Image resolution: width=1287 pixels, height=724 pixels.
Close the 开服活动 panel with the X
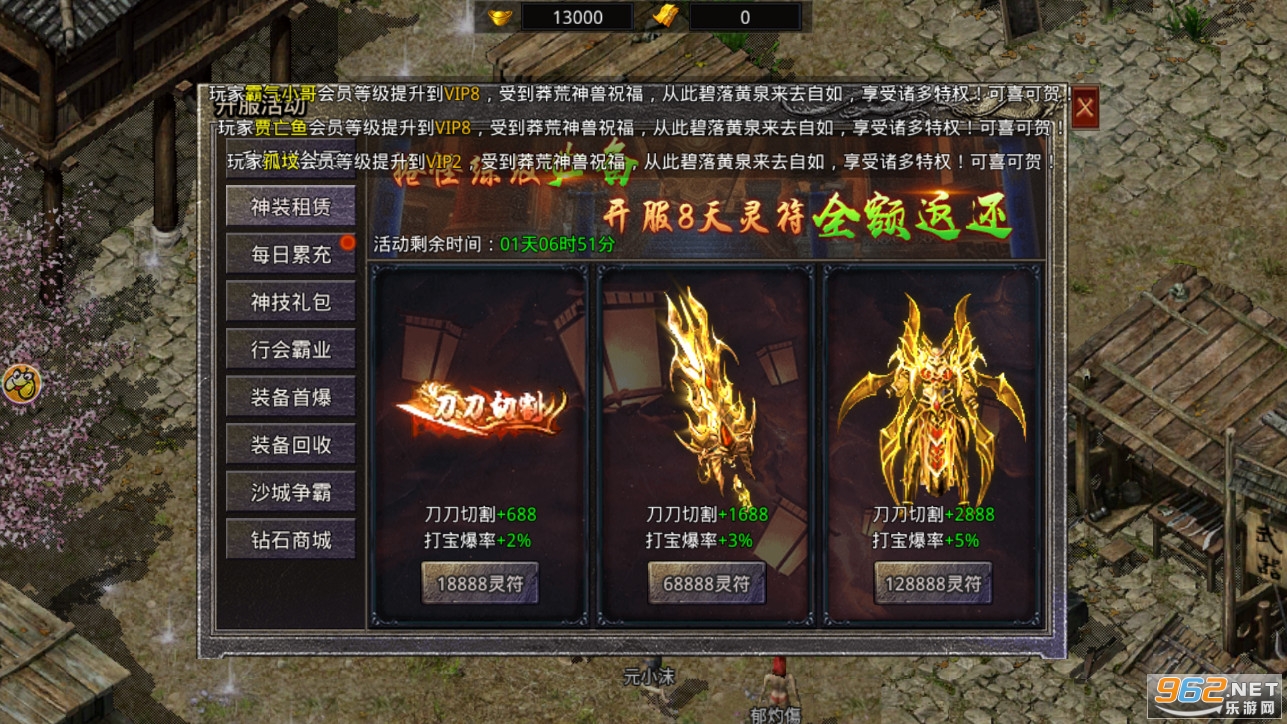1085,108
